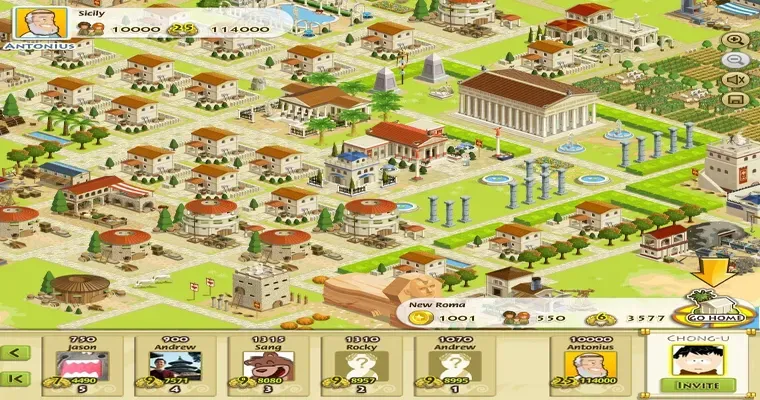This screenshot has height=400, width=760.
Task: Jump to the start of the friends list
Action: click(x=16, y=379)
